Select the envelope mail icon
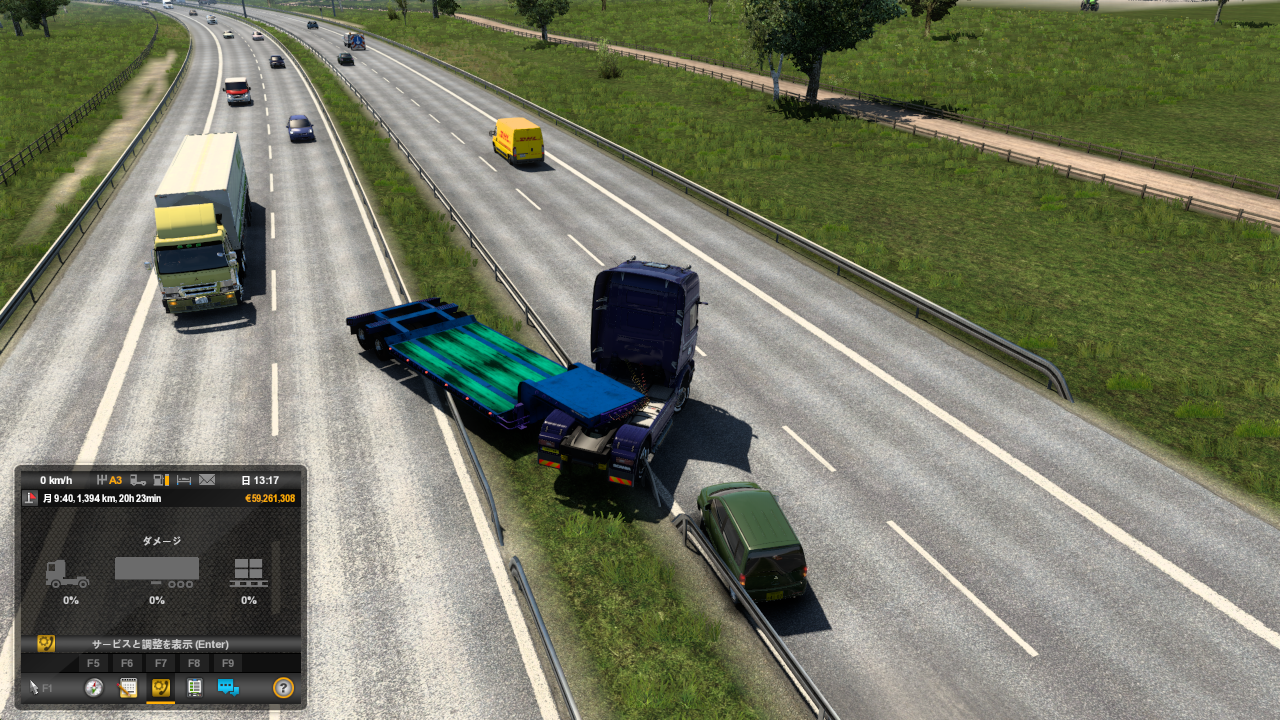This screenshot has height=720, width=1280. pos(207,480)
